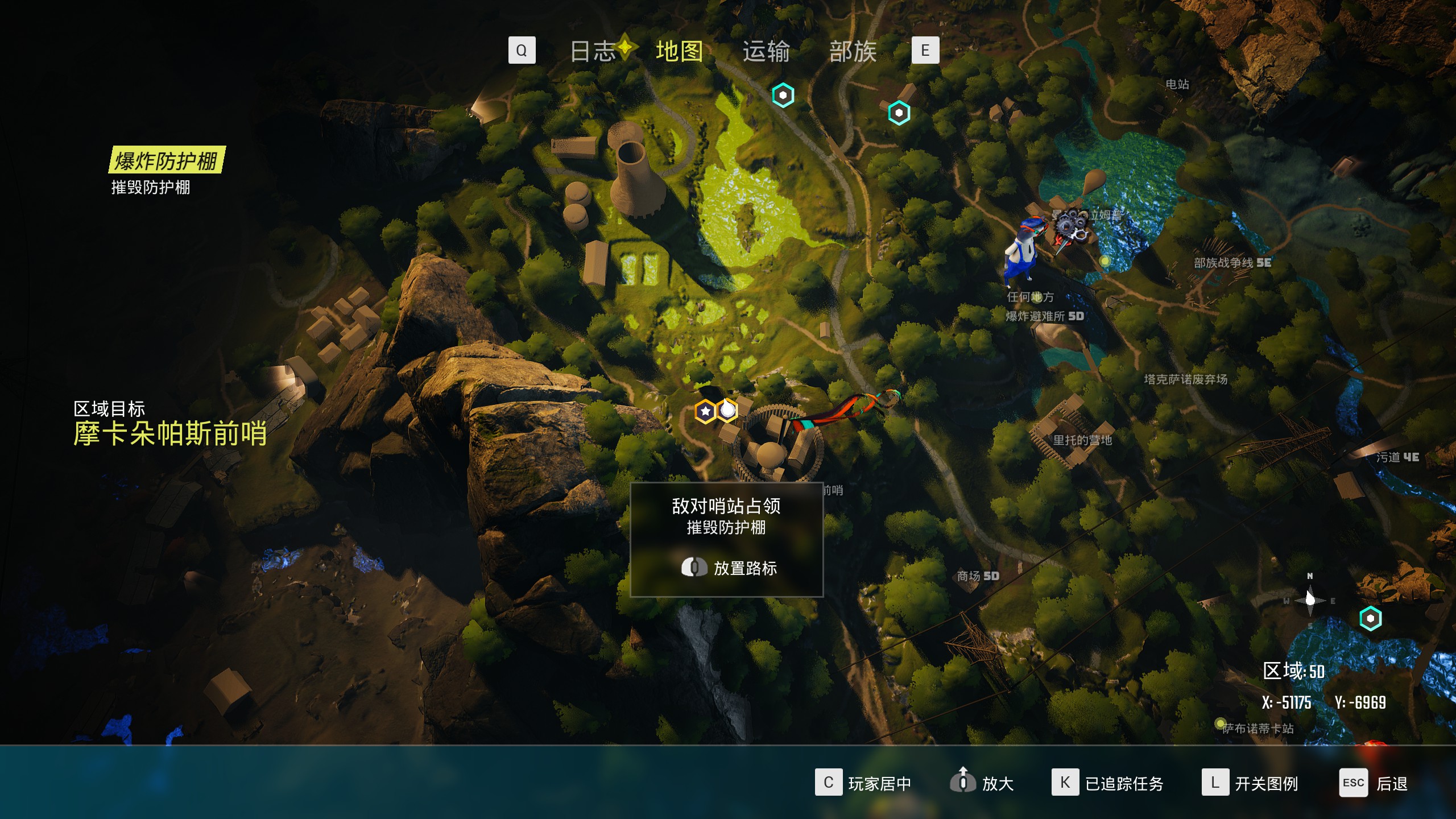Open the tracked quest 爆炸防护棚
The height and width of the screenshot is (819, 1456).
[x=167, y=160]
